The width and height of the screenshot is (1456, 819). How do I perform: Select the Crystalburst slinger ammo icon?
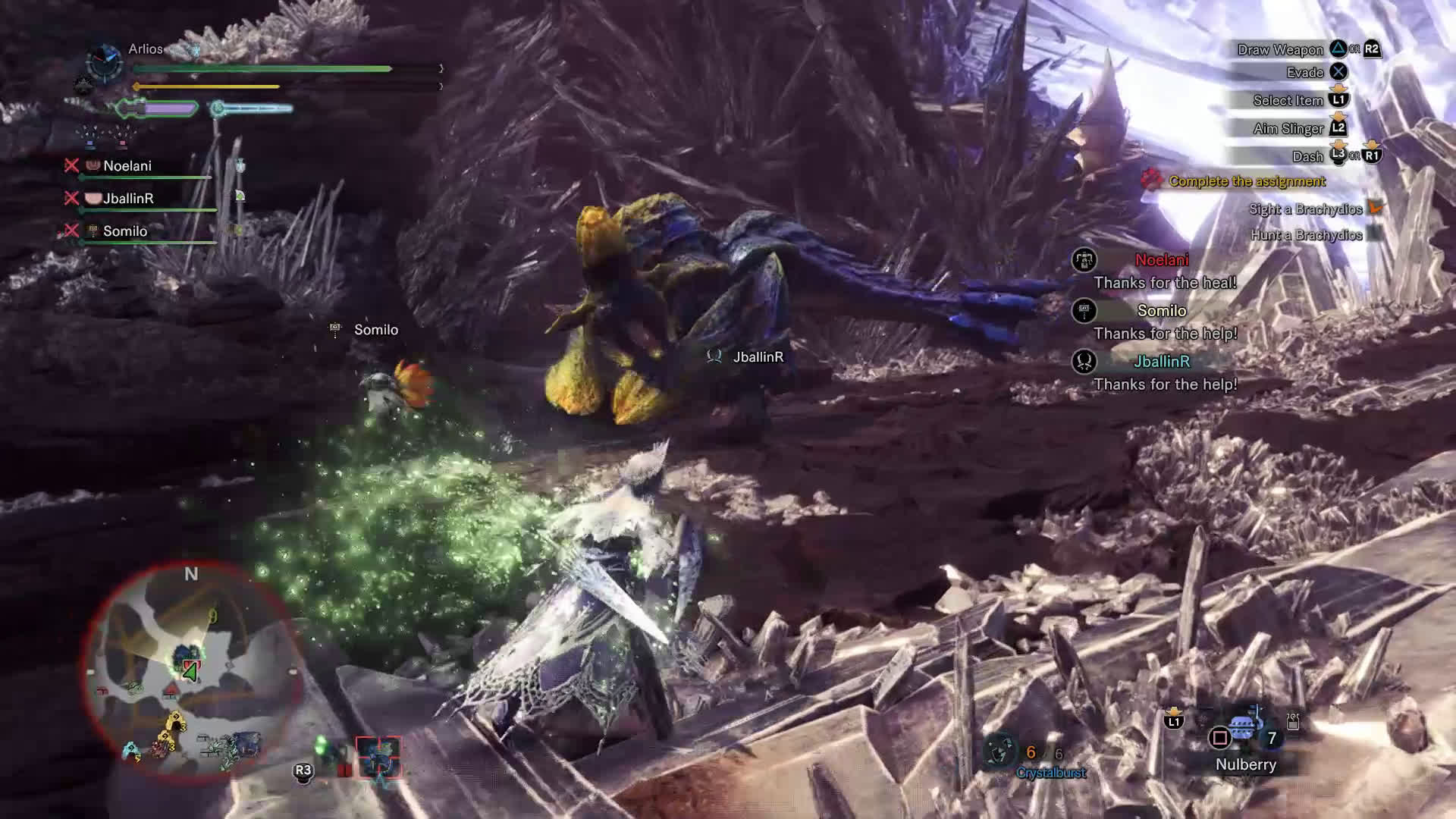click(999, 751)
